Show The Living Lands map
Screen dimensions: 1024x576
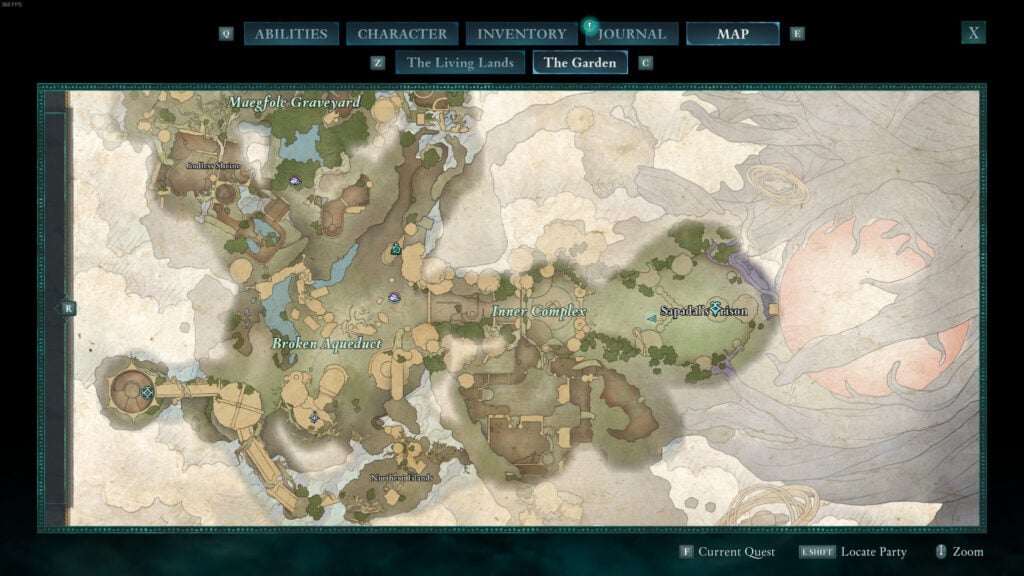[x=460, y=62]
